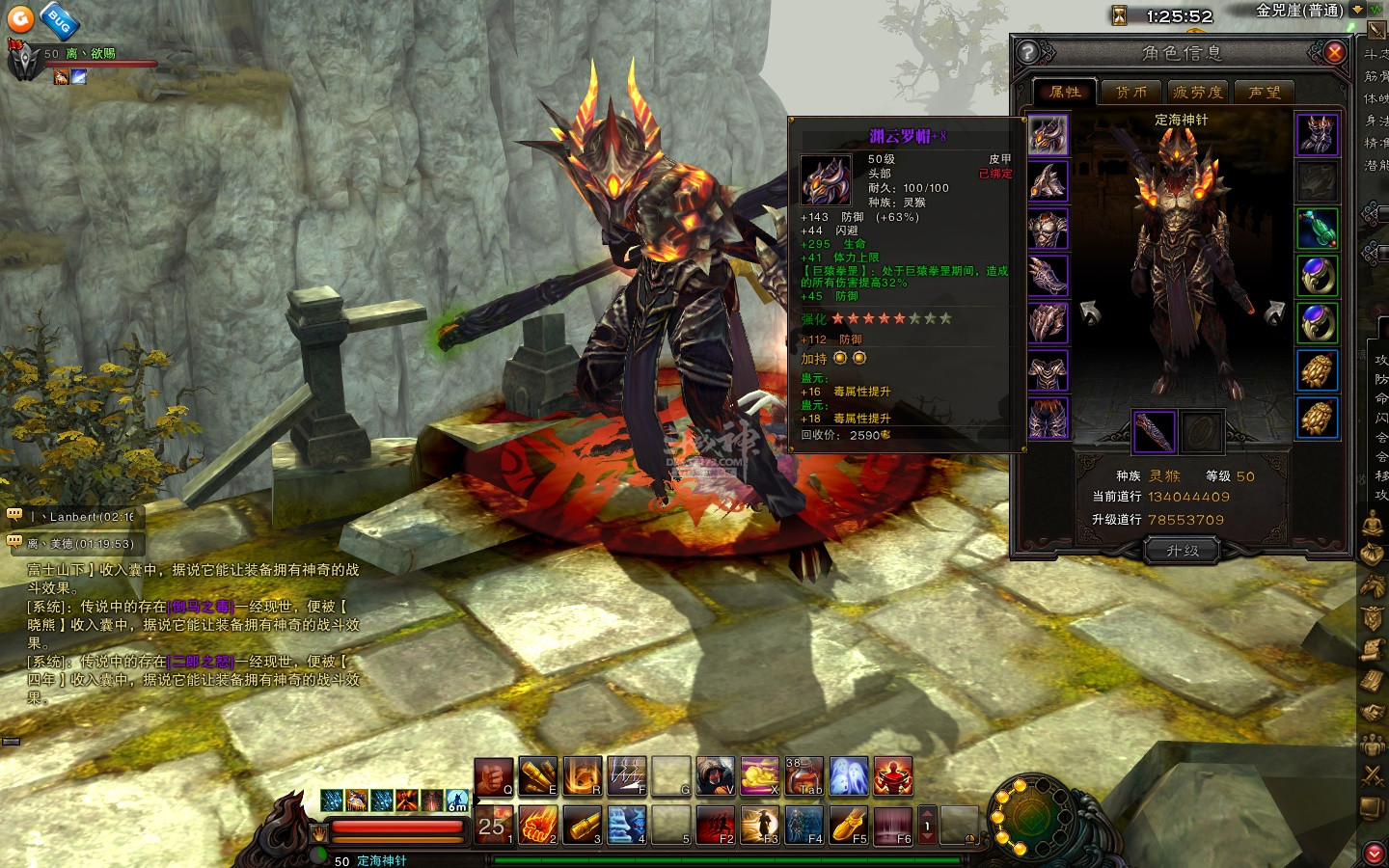Select the equipped helmet slot
This screenshot has height=868, width=1389.
[x=1048, y=135]
